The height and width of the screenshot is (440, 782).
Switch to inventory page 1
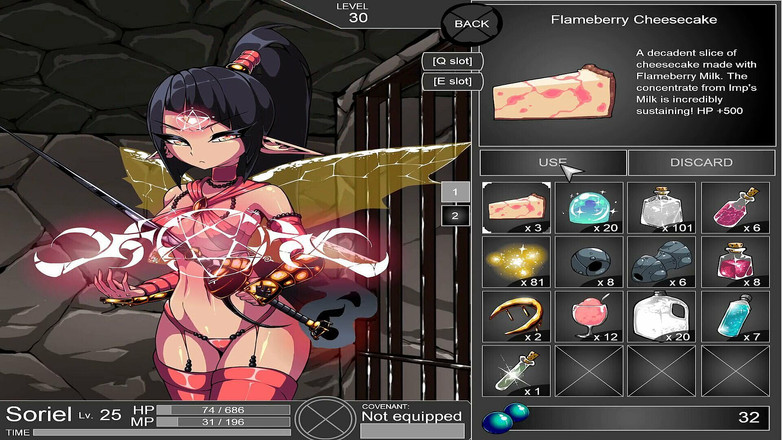(454, 193)
